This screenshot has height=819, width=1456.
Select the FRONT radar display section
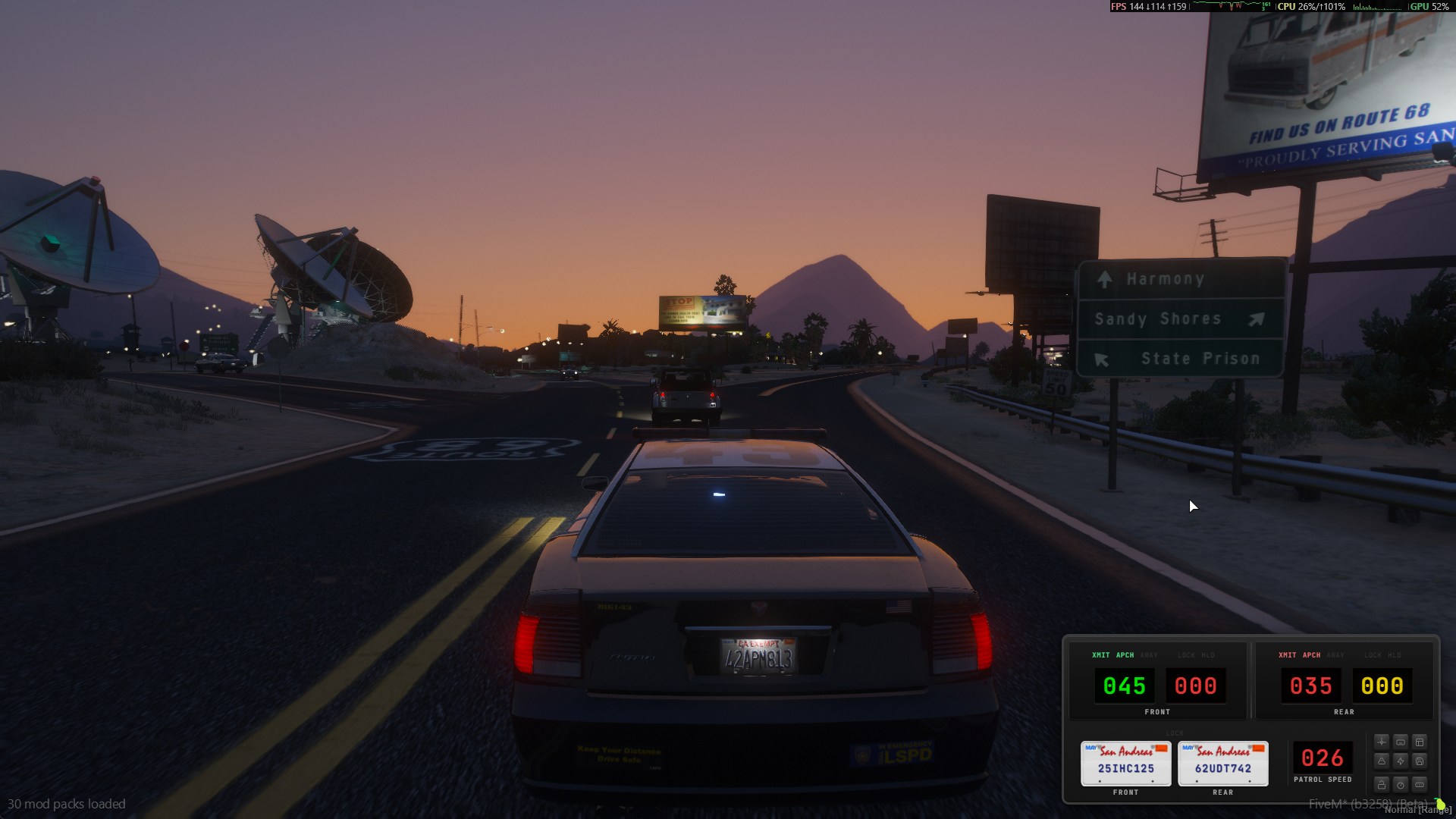(x=1158, y=712)
